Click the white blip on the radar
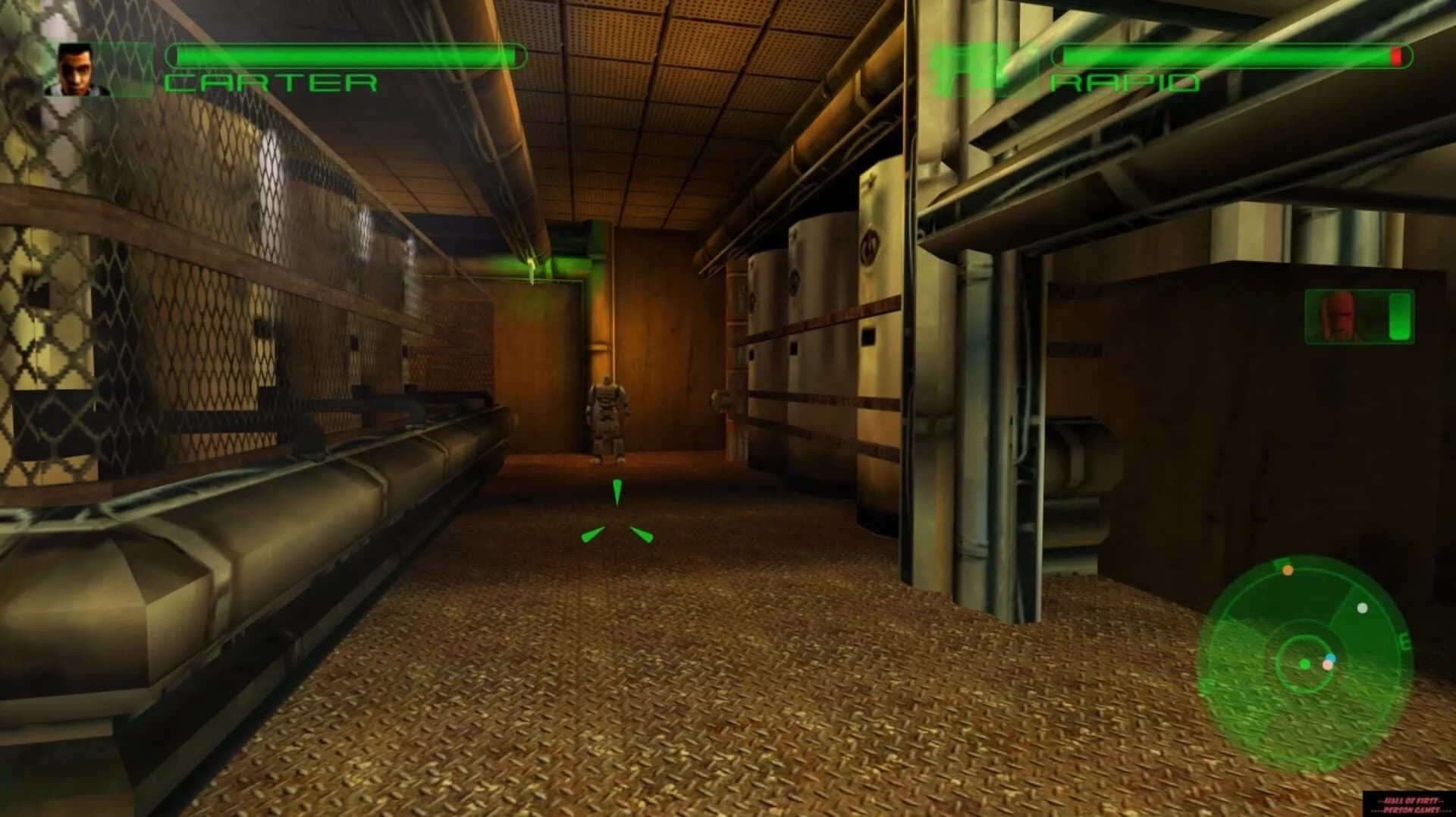The image size is (1456, 817). (1362, 608)
